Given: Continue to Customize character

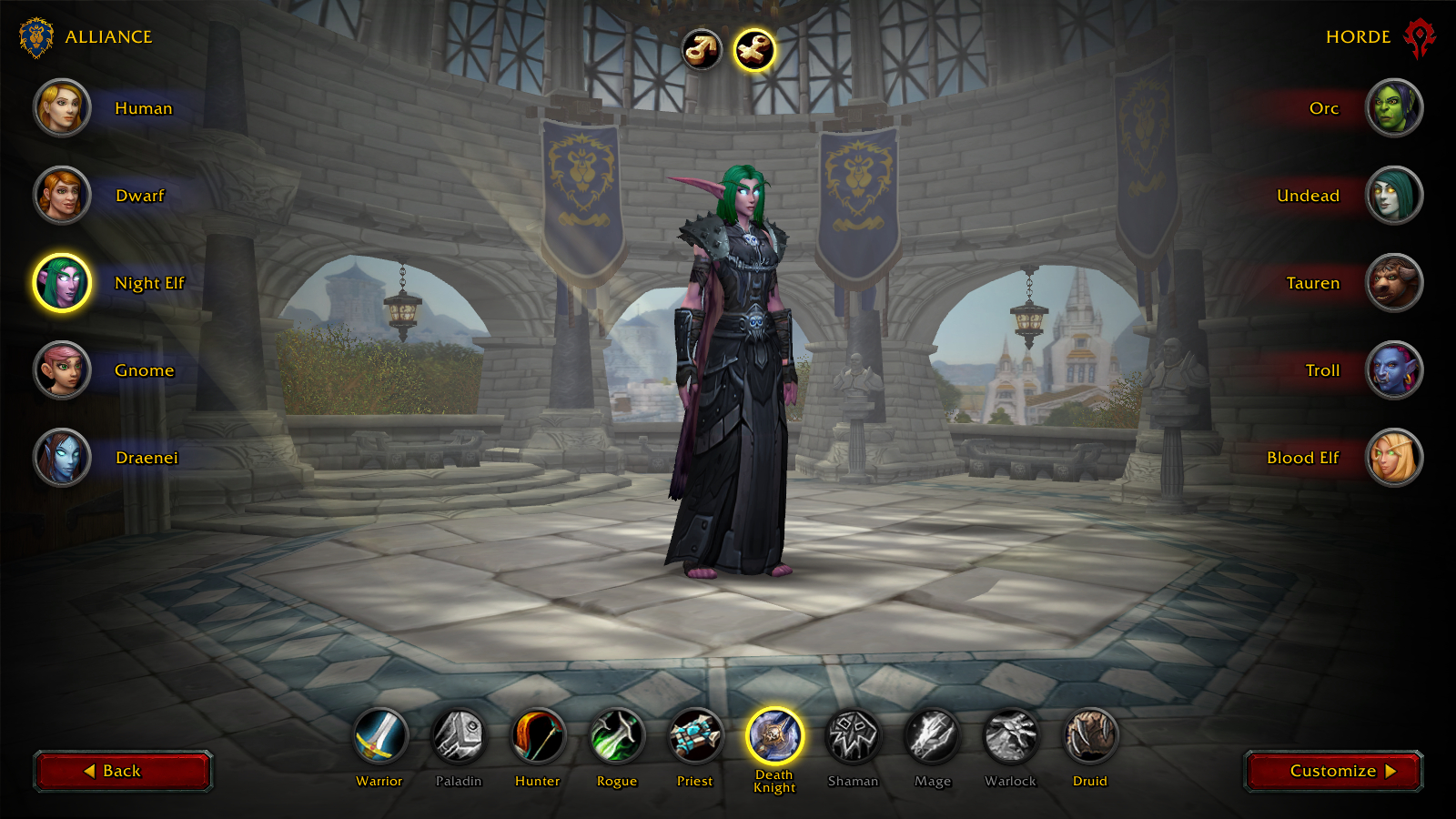Looking at the screenshot, I should tap(1333, 771).
